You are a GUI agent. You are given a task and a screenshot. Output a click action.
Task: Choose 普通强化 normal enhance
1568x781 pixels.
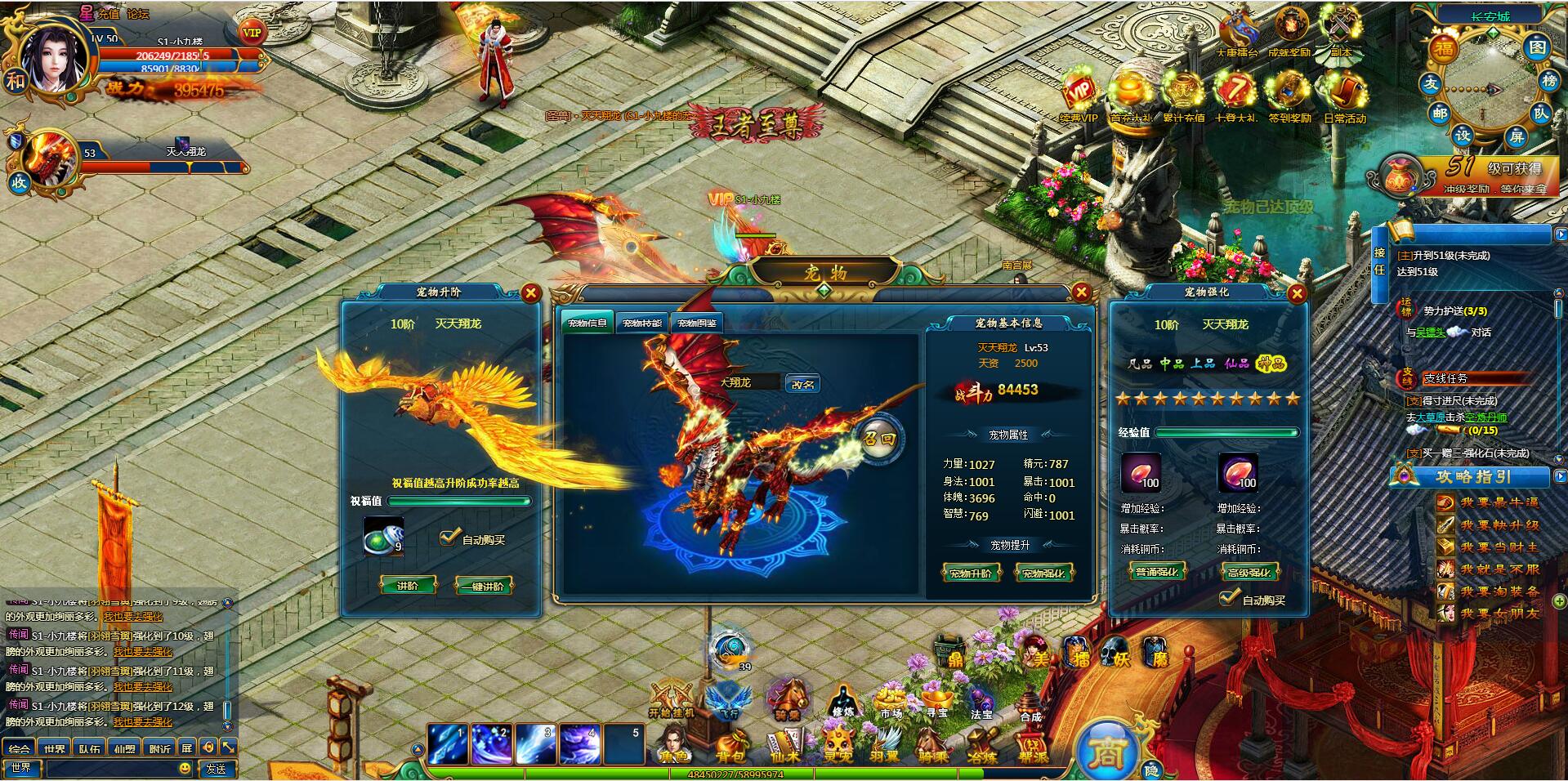coord(1156,572)
